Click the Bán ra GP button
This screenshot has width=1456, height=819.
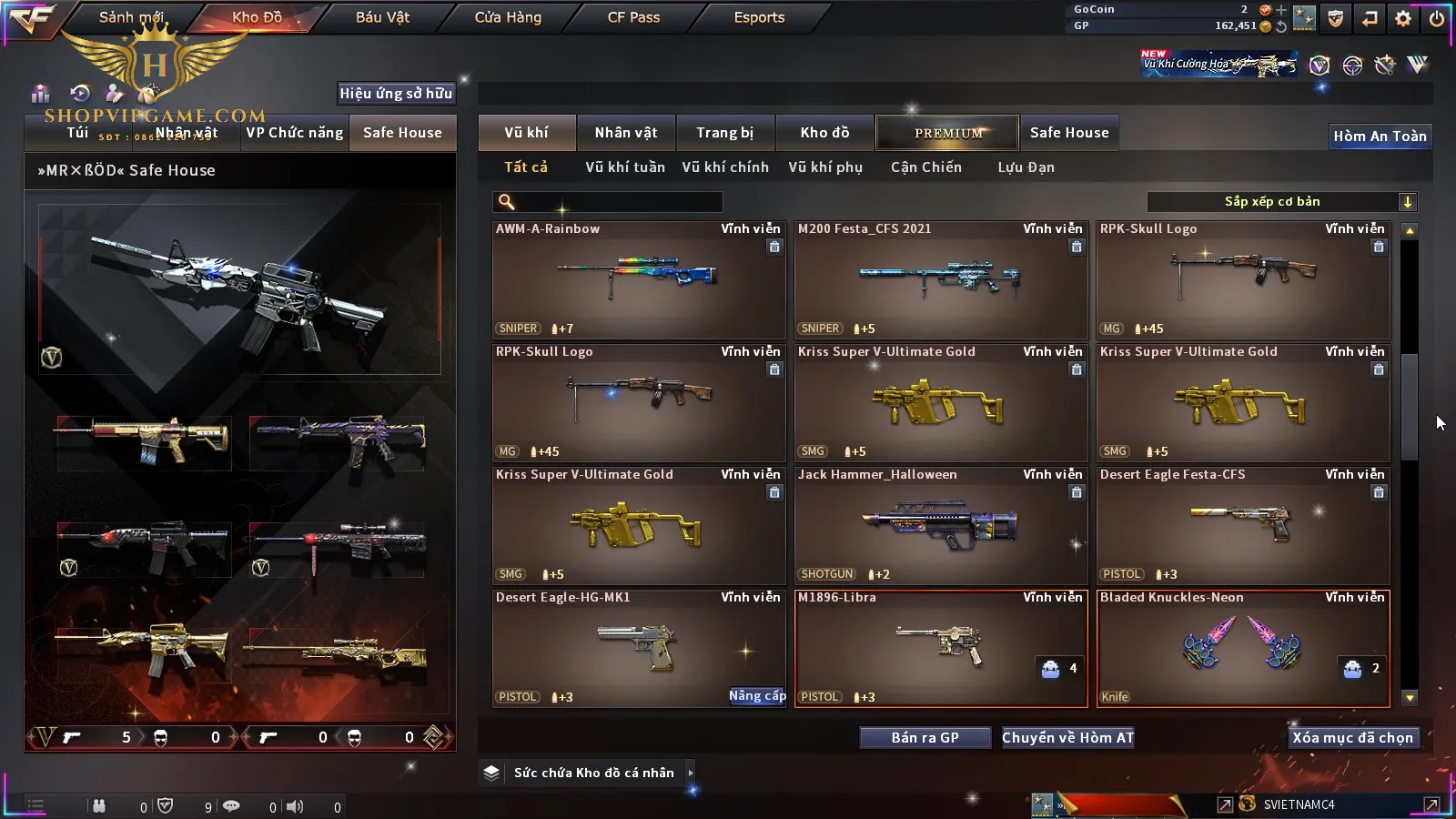point(925,738)
